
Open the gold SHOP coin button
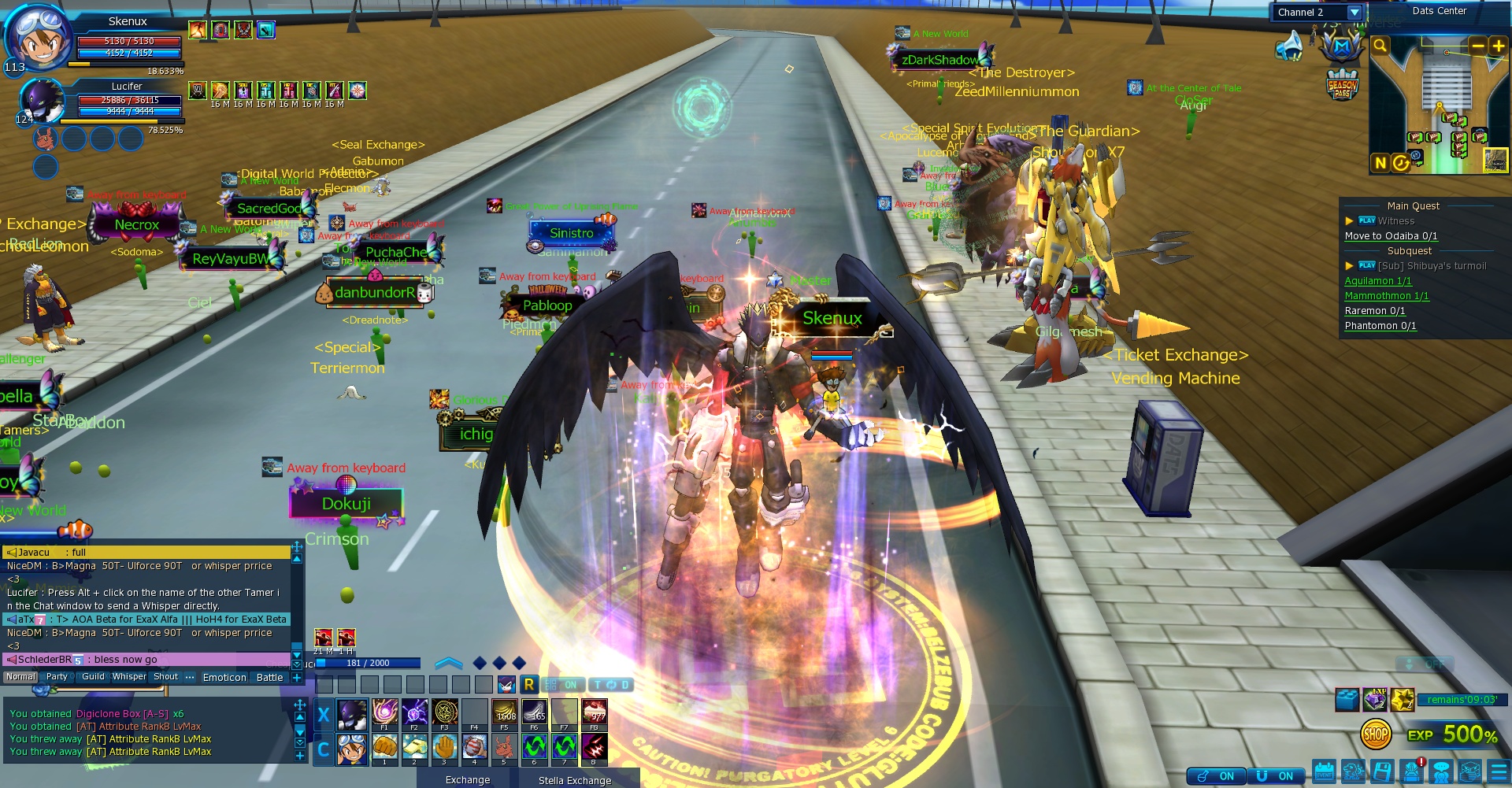(x=1375, y=735)
